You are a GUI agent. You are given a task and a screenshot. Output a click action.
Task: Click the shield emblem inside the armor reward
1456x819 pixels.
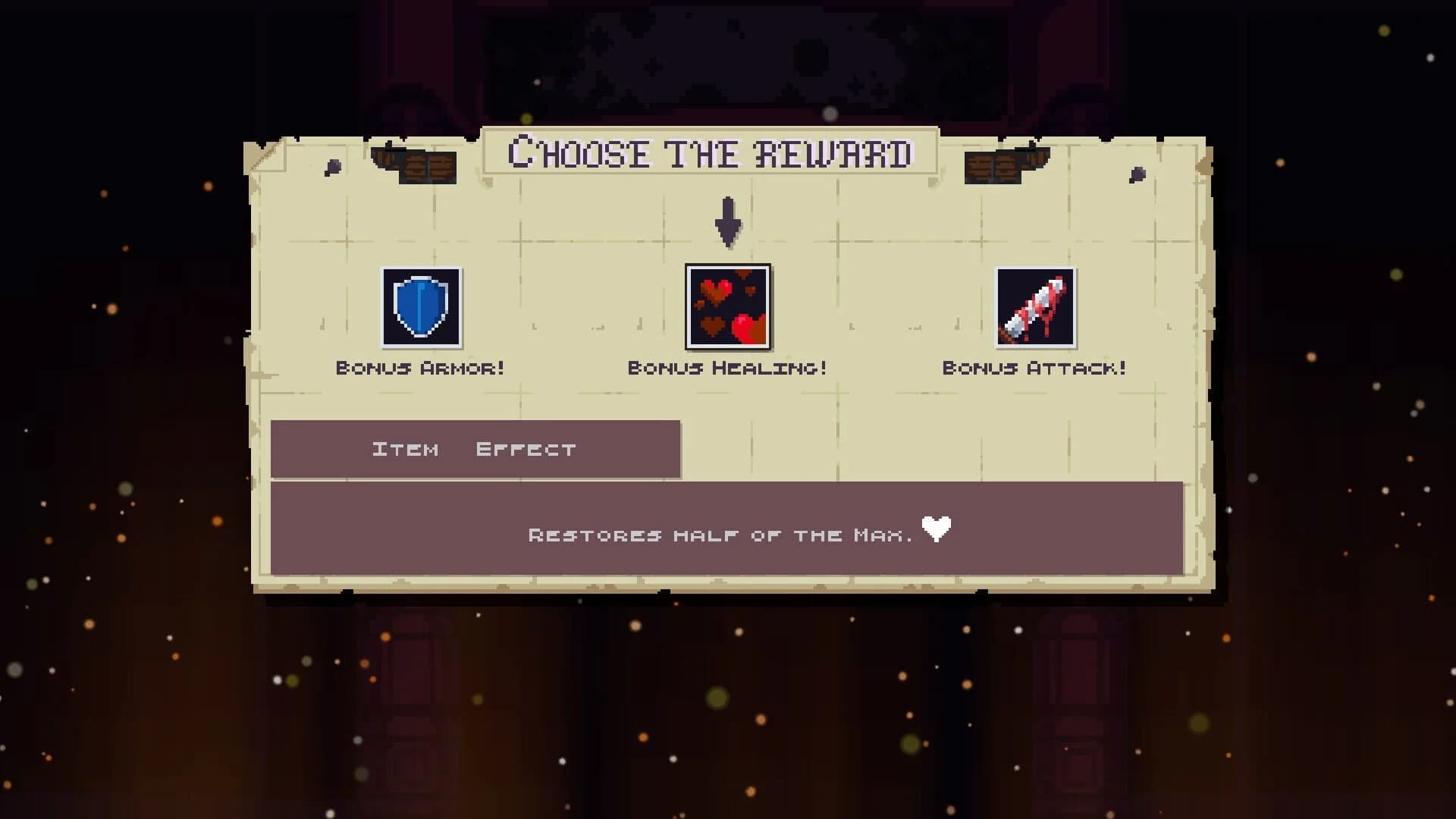coord(422,309)
